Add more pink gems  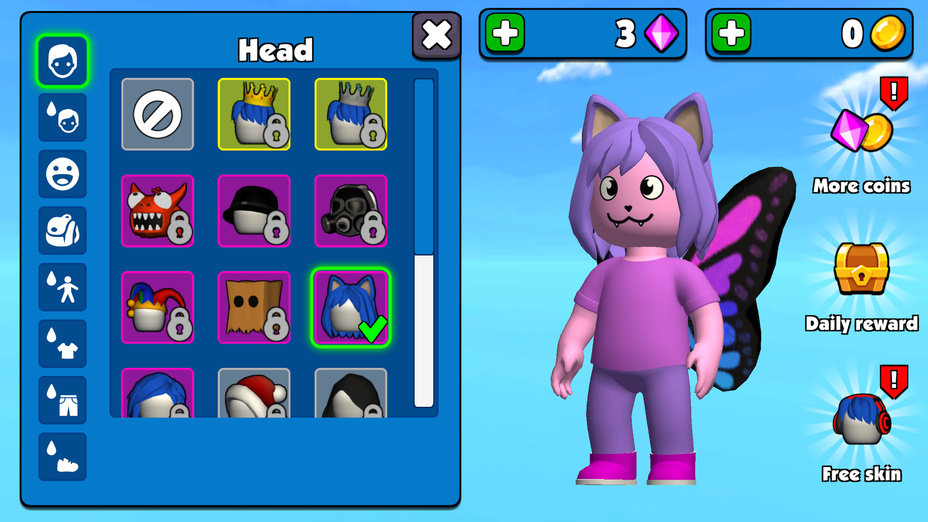coord(506,34)
